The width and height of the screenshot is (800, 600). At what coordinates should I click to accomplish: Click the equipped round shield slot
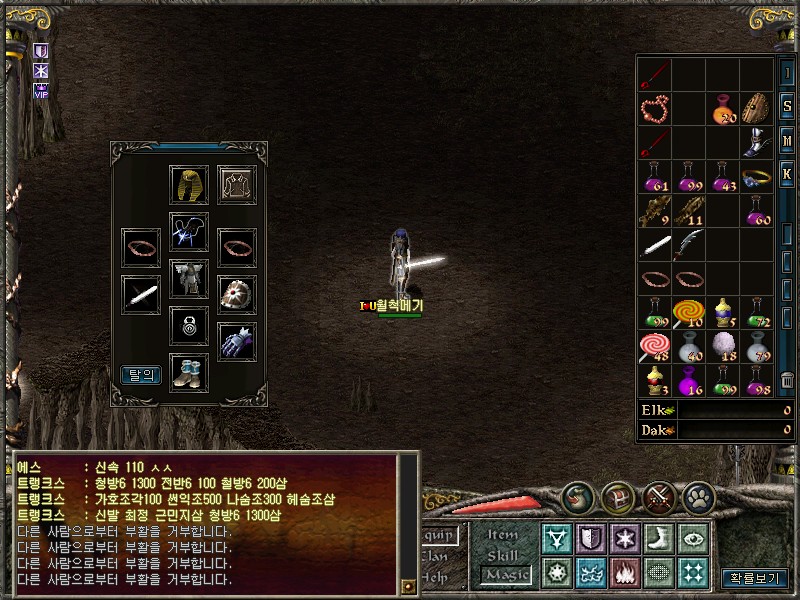[237, 294]
